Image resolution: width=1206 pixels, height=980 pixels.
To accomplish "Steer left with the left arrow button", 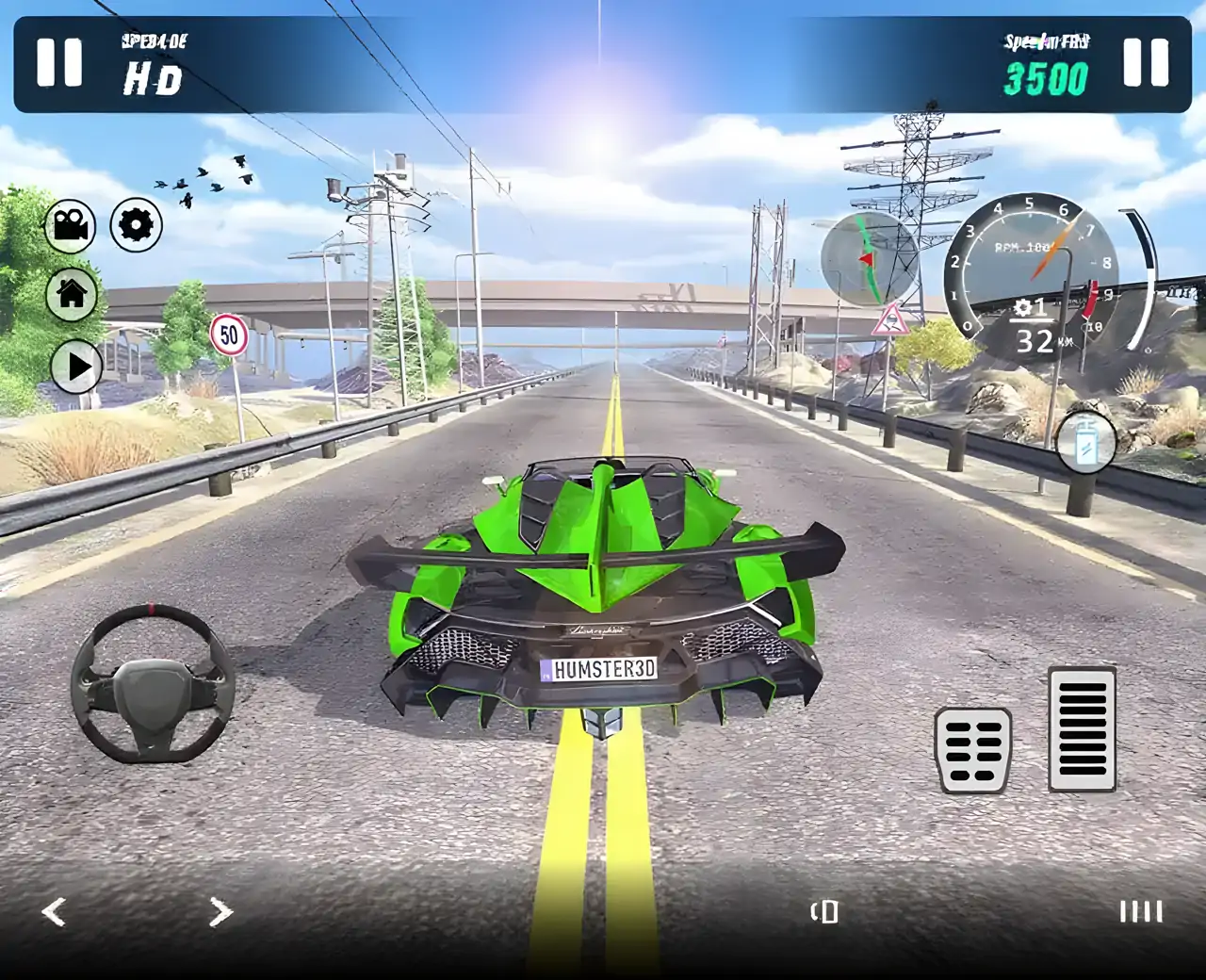I will tap(55, 912).
